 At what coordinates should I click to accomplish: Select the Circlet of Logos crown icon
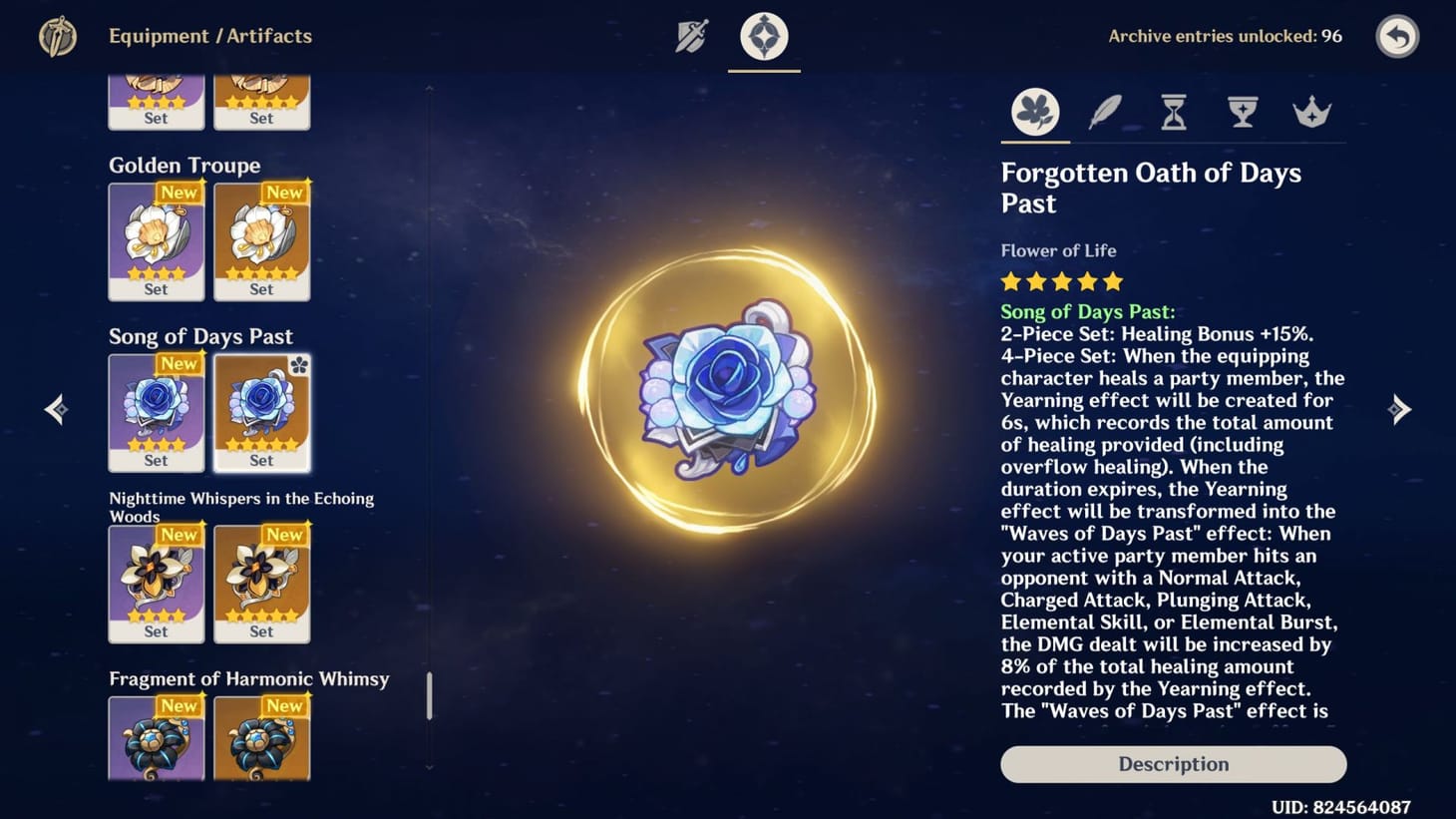click(x=1312, y=112)
